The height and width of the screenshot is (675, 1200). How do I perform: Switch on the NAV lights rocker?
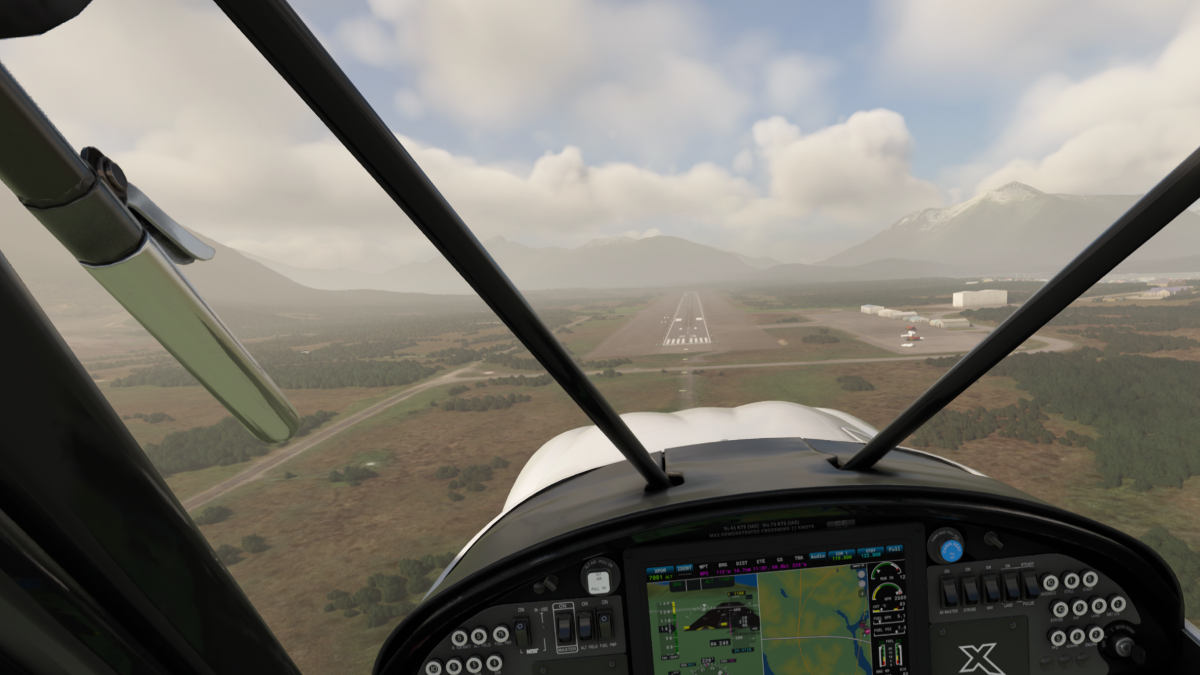[991, 588]
